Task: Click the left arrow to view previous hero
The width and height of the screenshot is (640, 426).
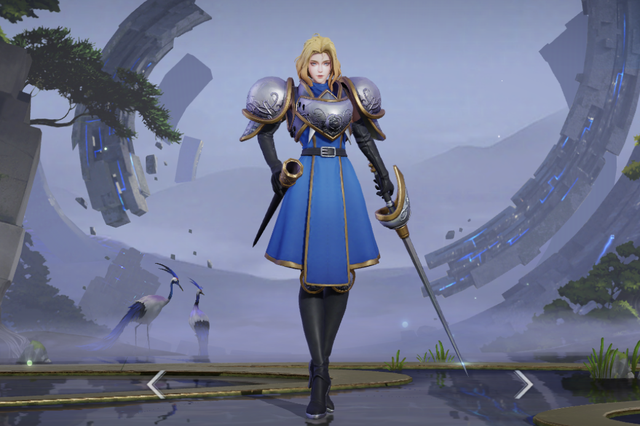Action: pyautogui.click(x=156, y=384)
